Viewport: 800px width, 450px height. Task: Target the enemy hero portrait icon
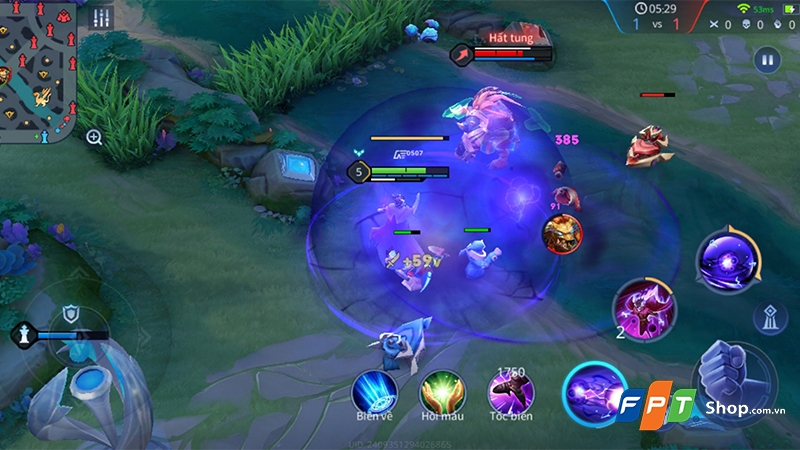[x=561, y=233]
